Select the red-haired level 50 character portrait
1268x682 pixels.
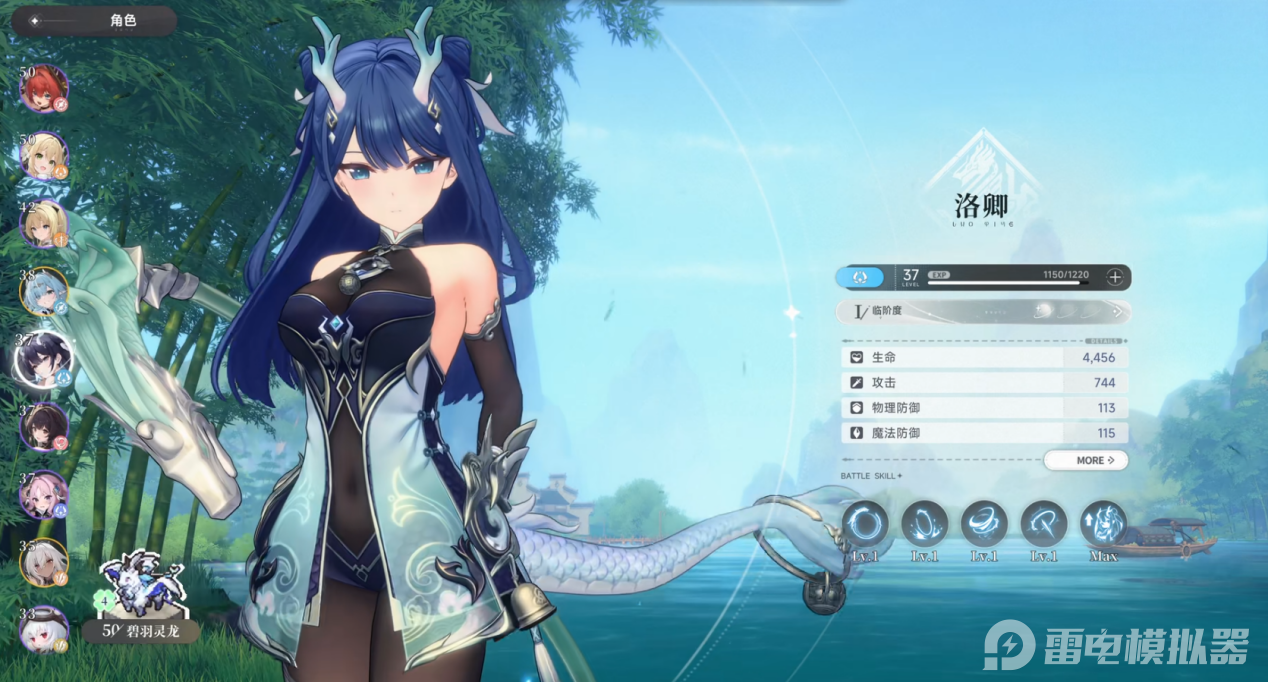click(44, 89)
